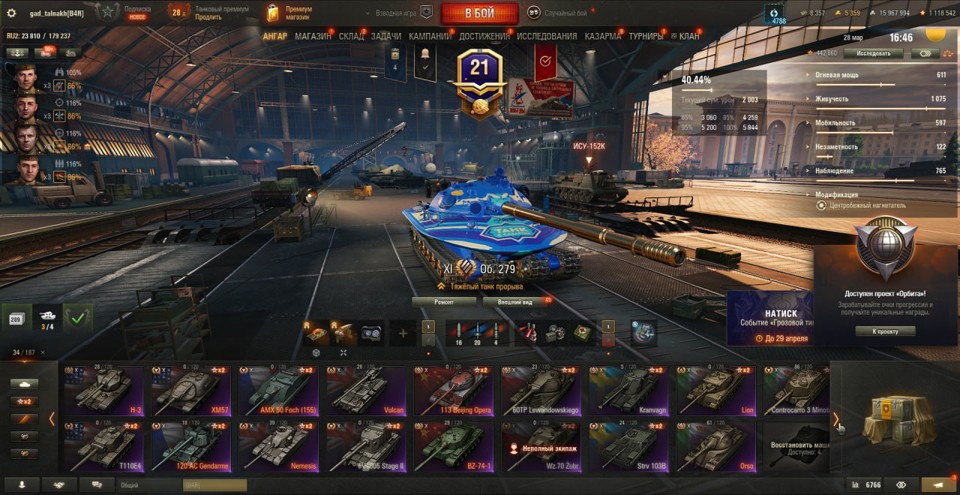Open the СКЛАД tab
Image resolution: width=960 pixels, height=495 pixels.
[x=351, y=36]
